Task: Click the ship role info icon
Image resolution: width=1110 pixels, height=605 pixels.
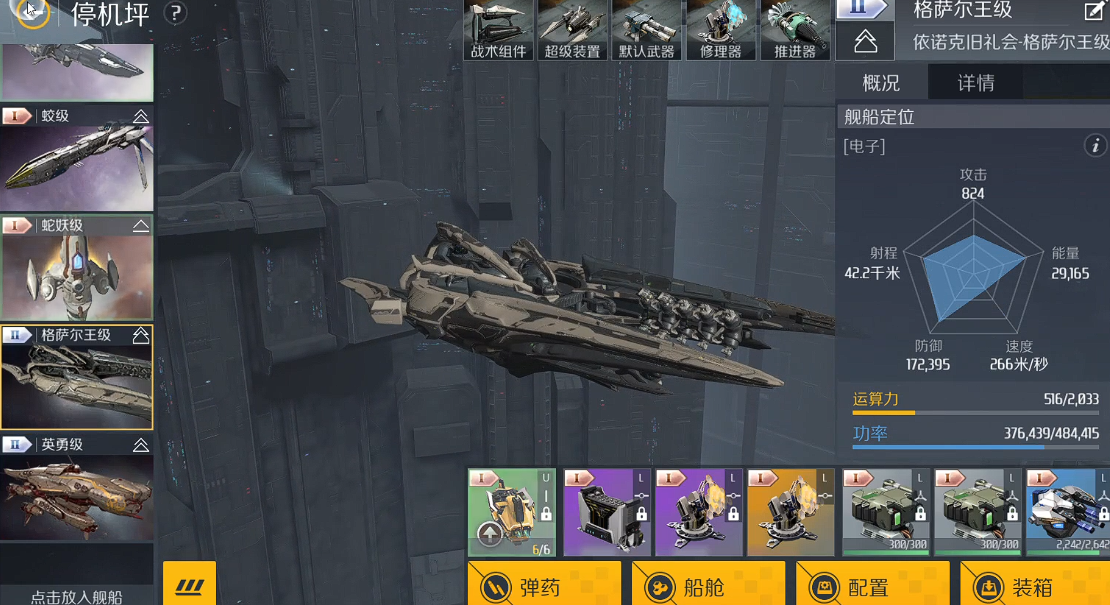Action: [1095, 146]
